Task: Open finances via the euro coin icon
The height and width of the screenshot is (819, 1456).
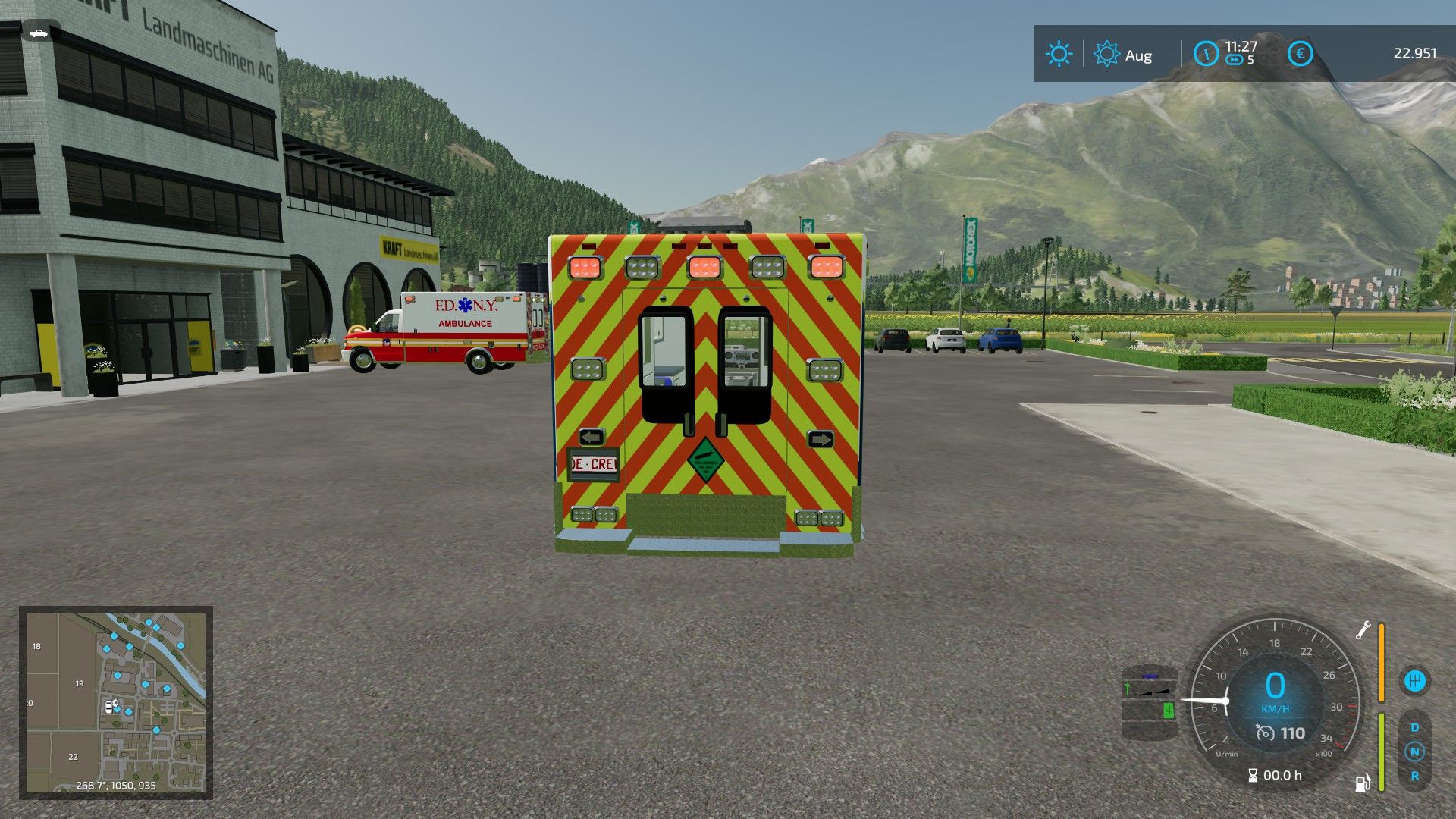Action: pyautogui.click(x=1300, y=54)
